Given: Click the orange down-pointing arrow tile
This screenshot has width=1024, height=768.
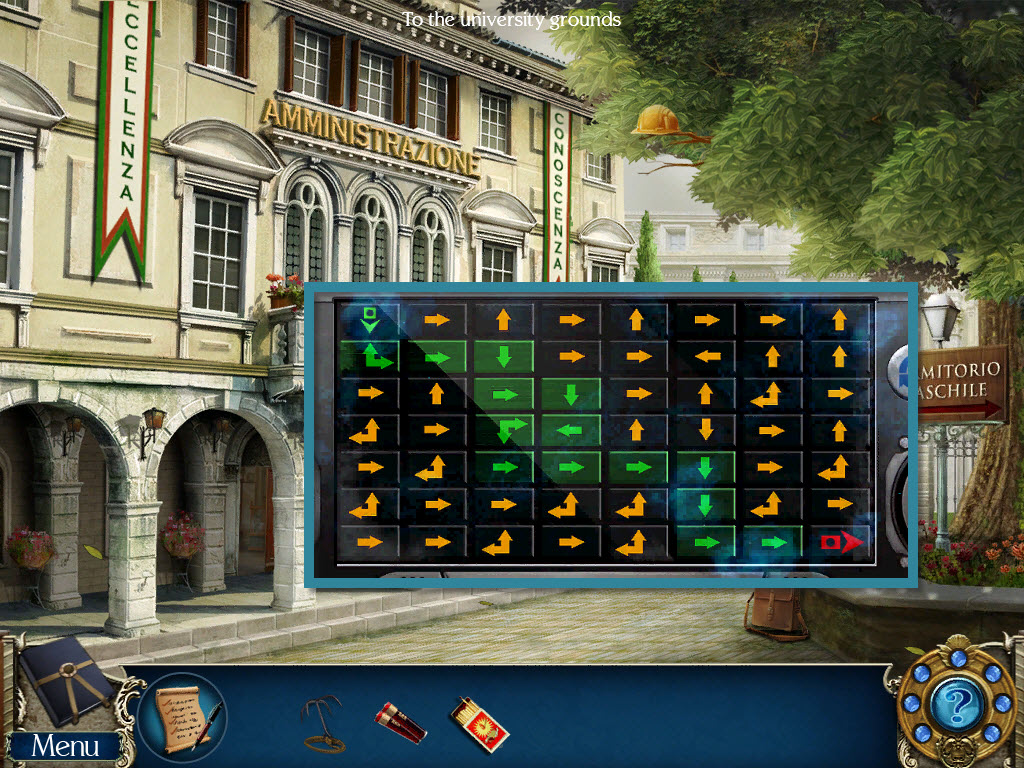Looking at the screenshot, I should coord(705,430).
